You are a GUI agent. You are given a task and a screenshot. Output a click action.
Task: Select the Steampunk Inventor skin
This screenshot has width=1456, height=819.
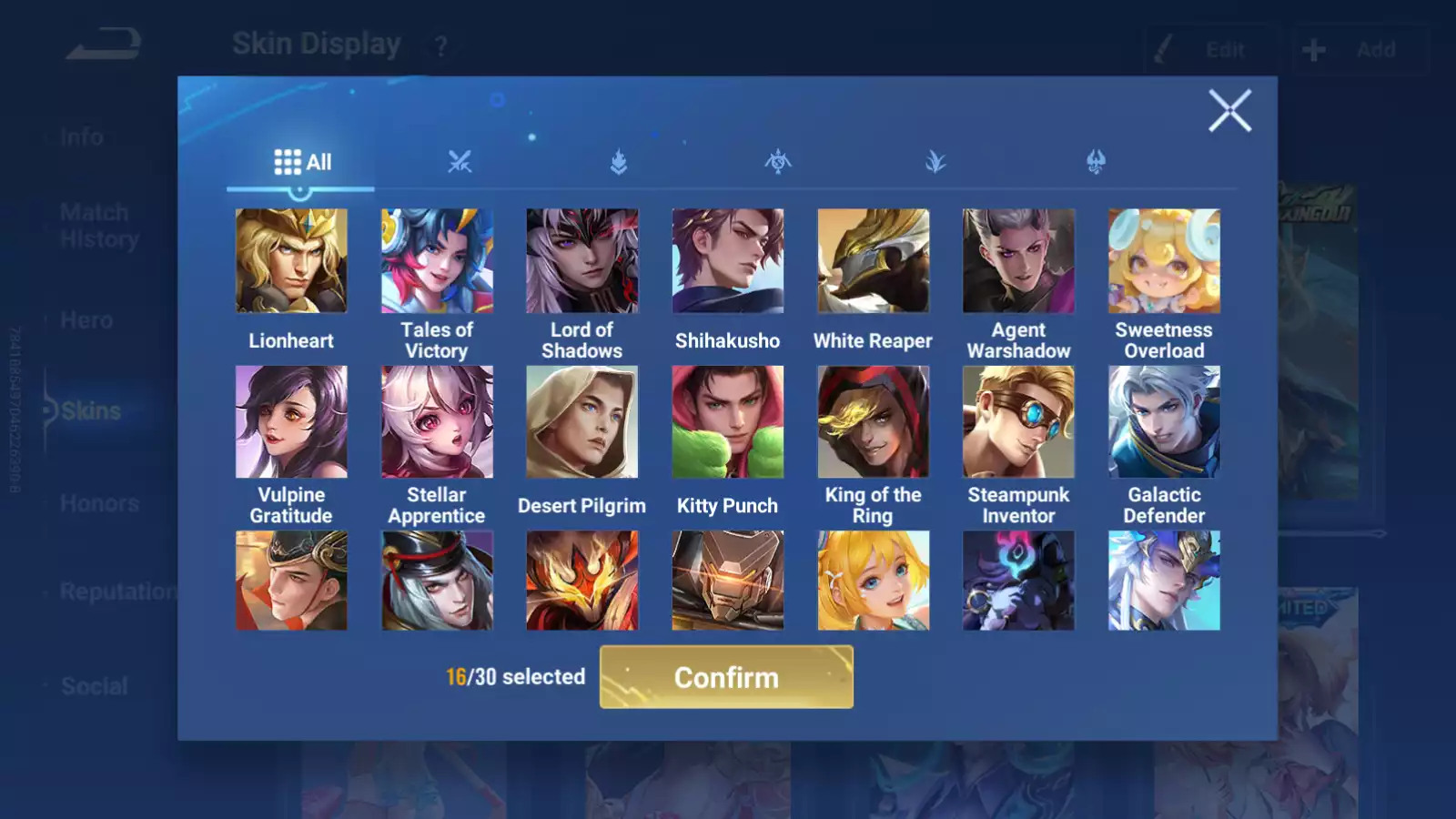click(x=1018, y=422)
